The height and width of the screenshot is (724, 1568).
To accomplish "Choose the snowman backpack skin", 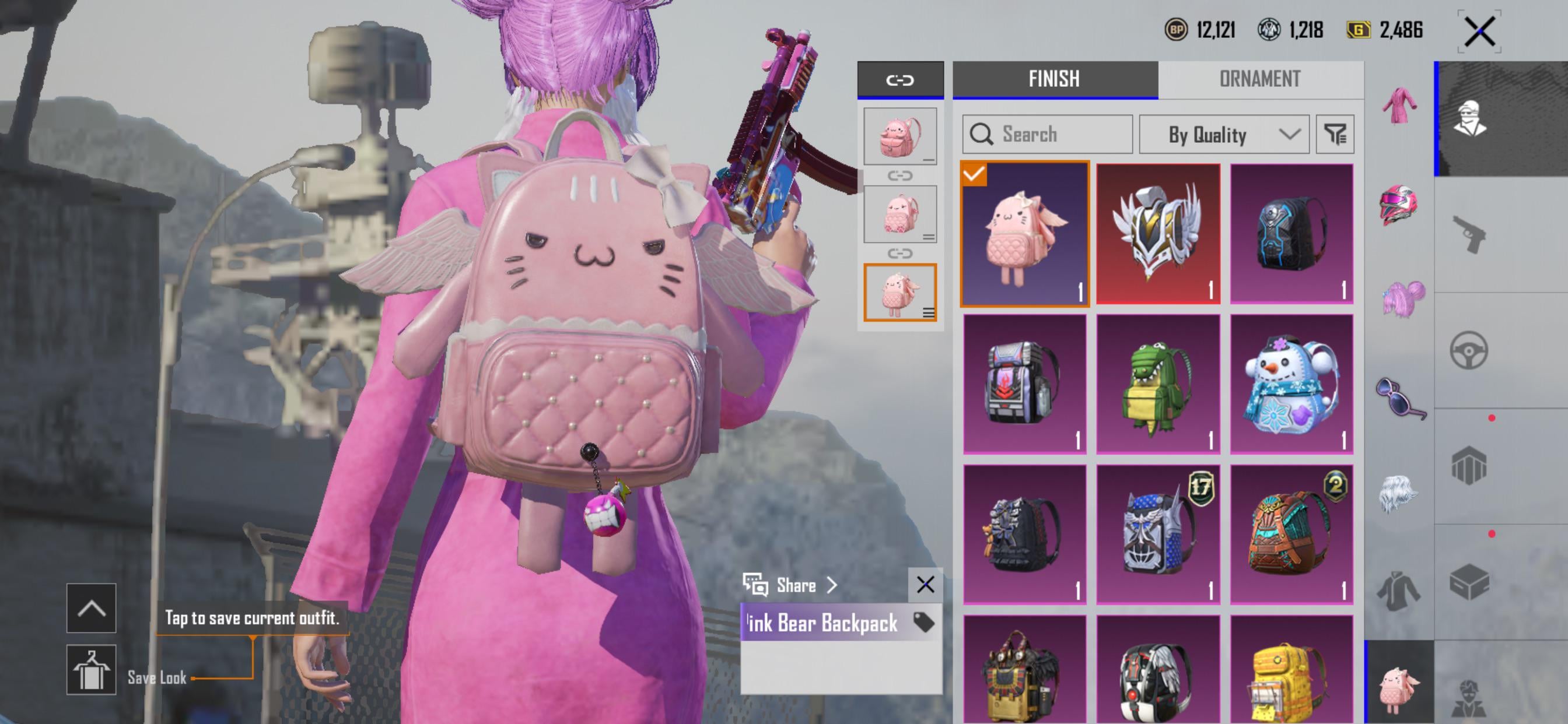I will [x=1291, y=385].
